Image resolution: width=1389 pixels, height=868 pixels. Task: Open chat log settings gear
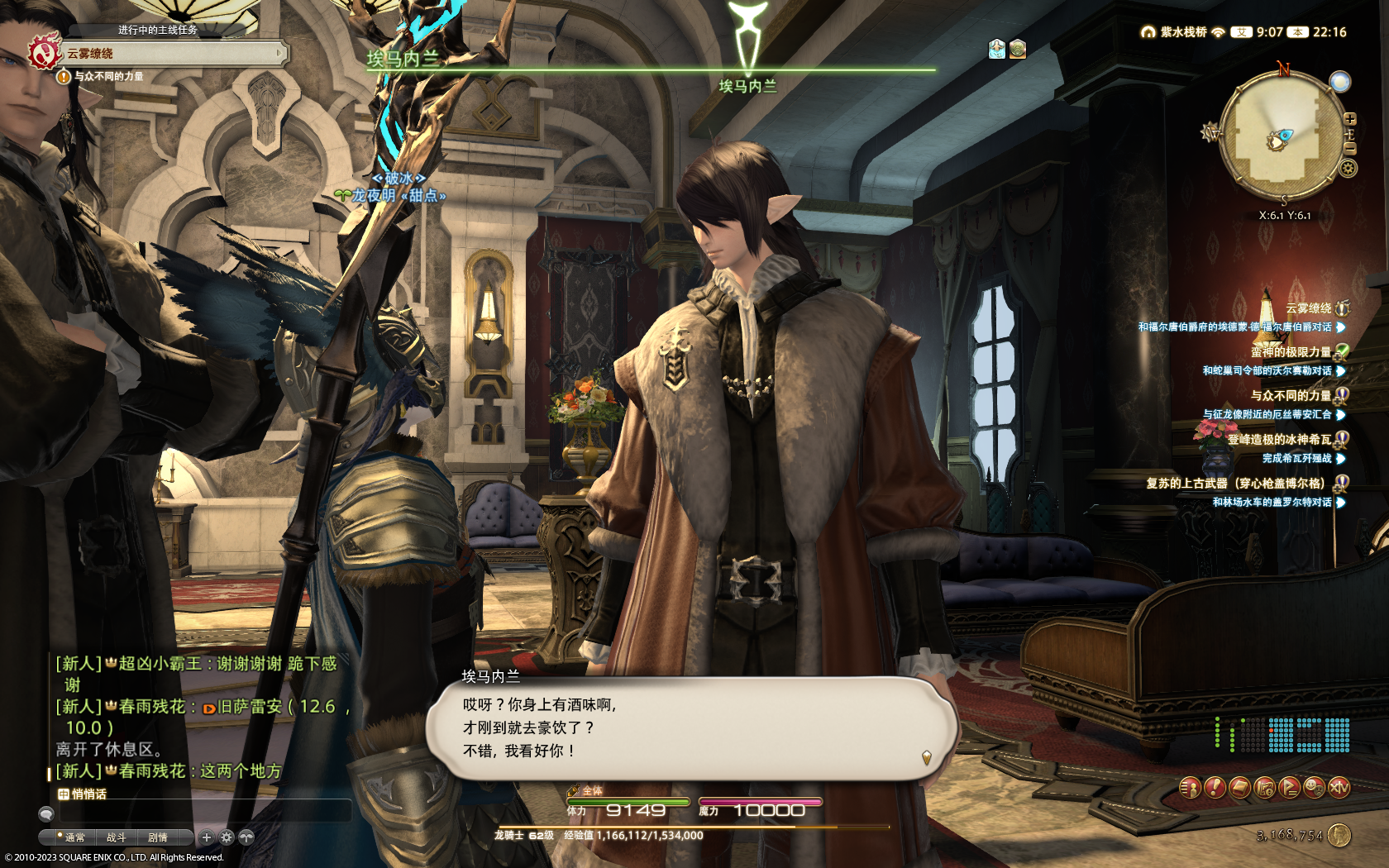click(227, 837)
